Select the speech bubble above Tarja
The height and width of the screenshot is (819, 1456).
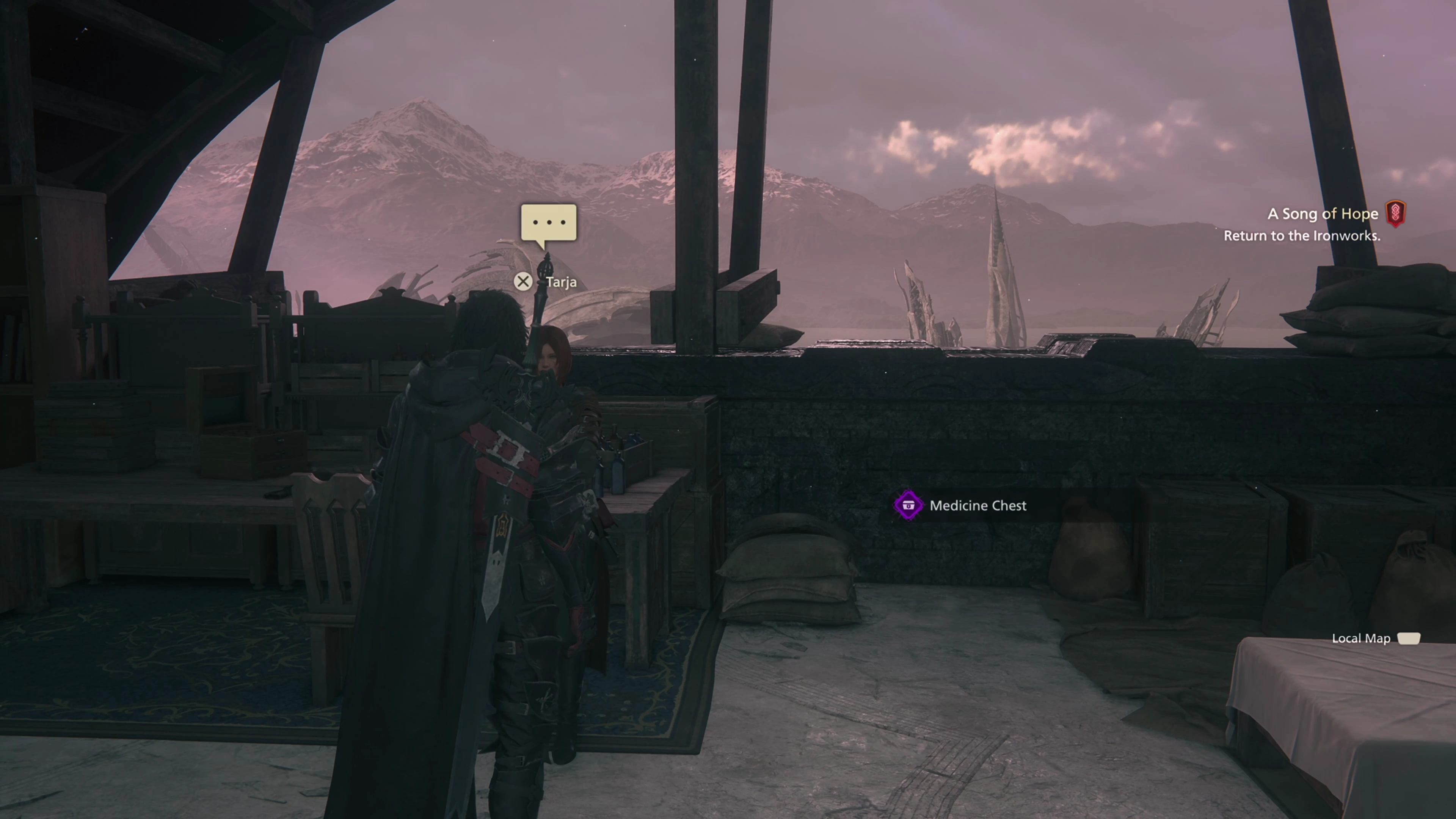548,223
